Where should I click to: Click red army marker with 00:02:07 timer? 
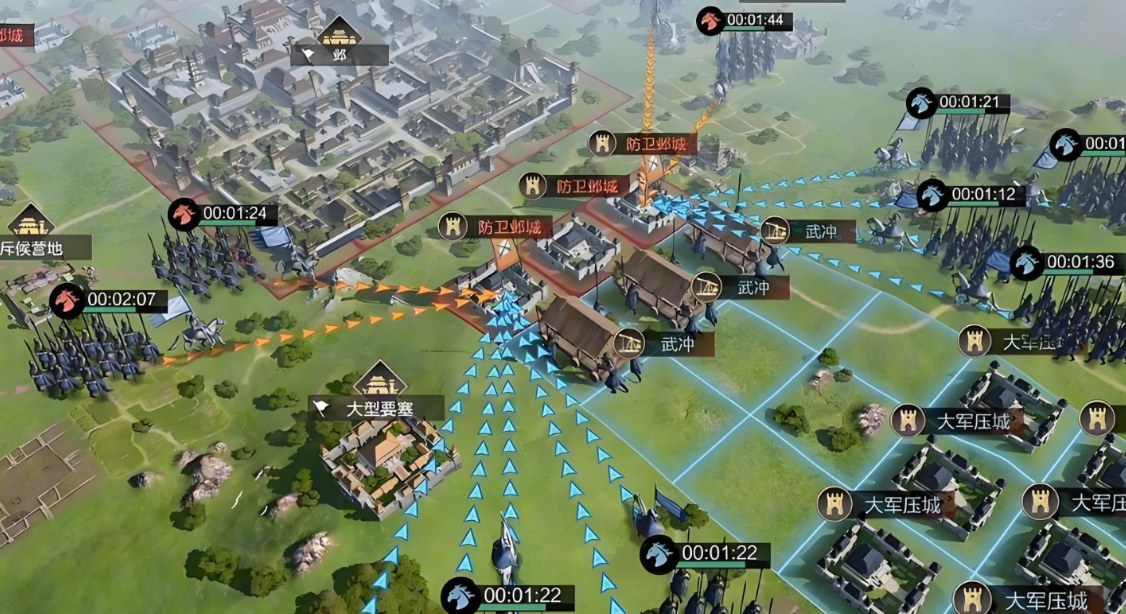click(67, 299)
